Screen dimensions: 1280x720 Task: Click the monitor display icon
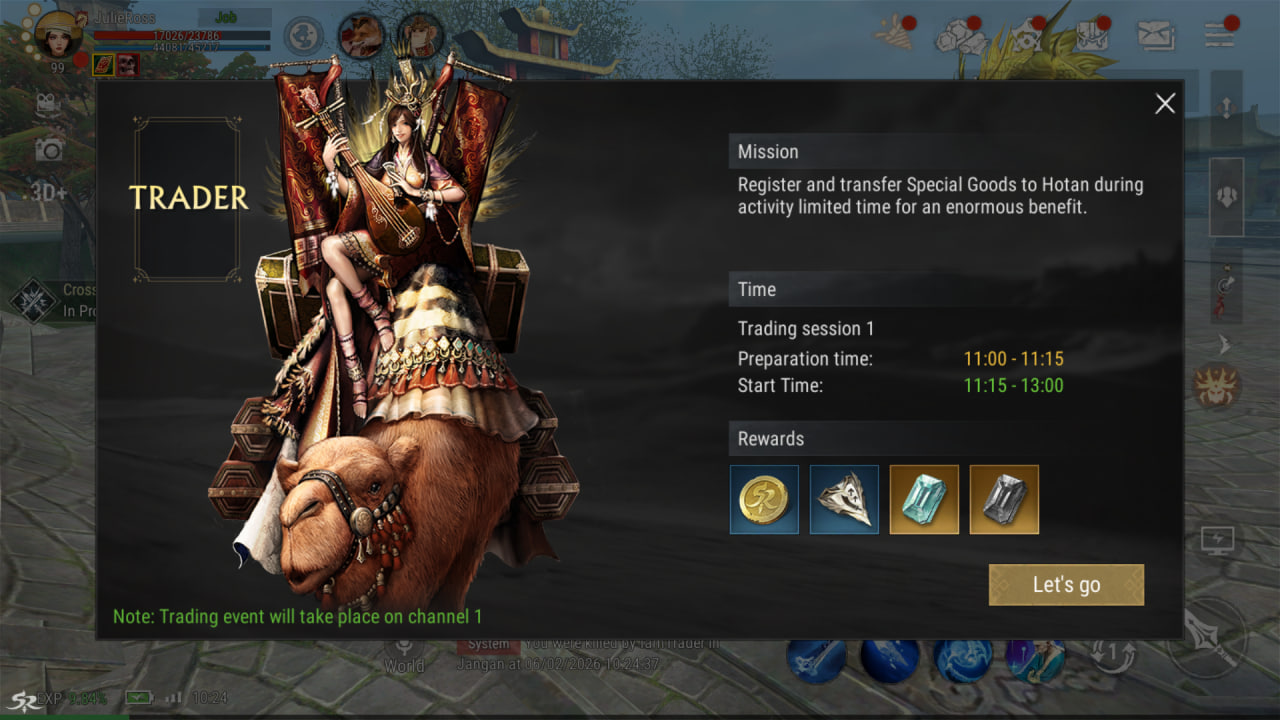point(1217,541)
